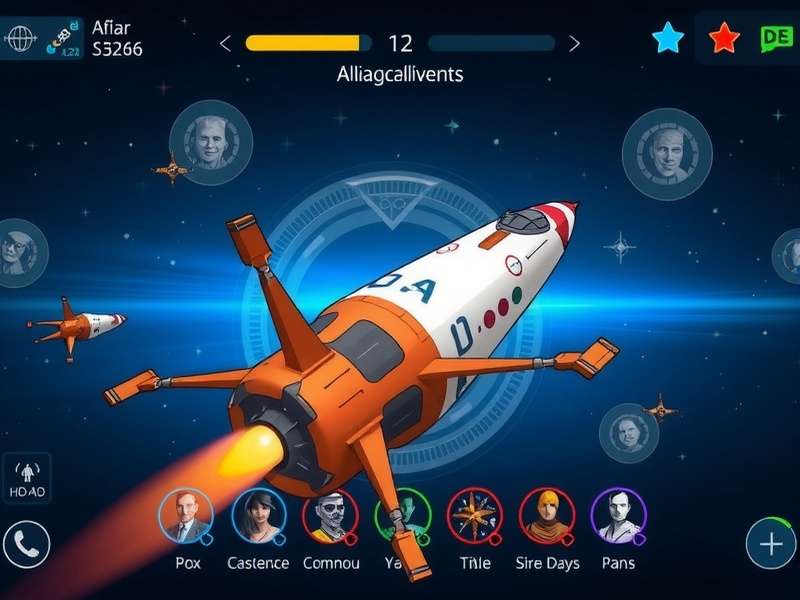
Task: Click the plus button in the corner
Action: pos(771,544)
